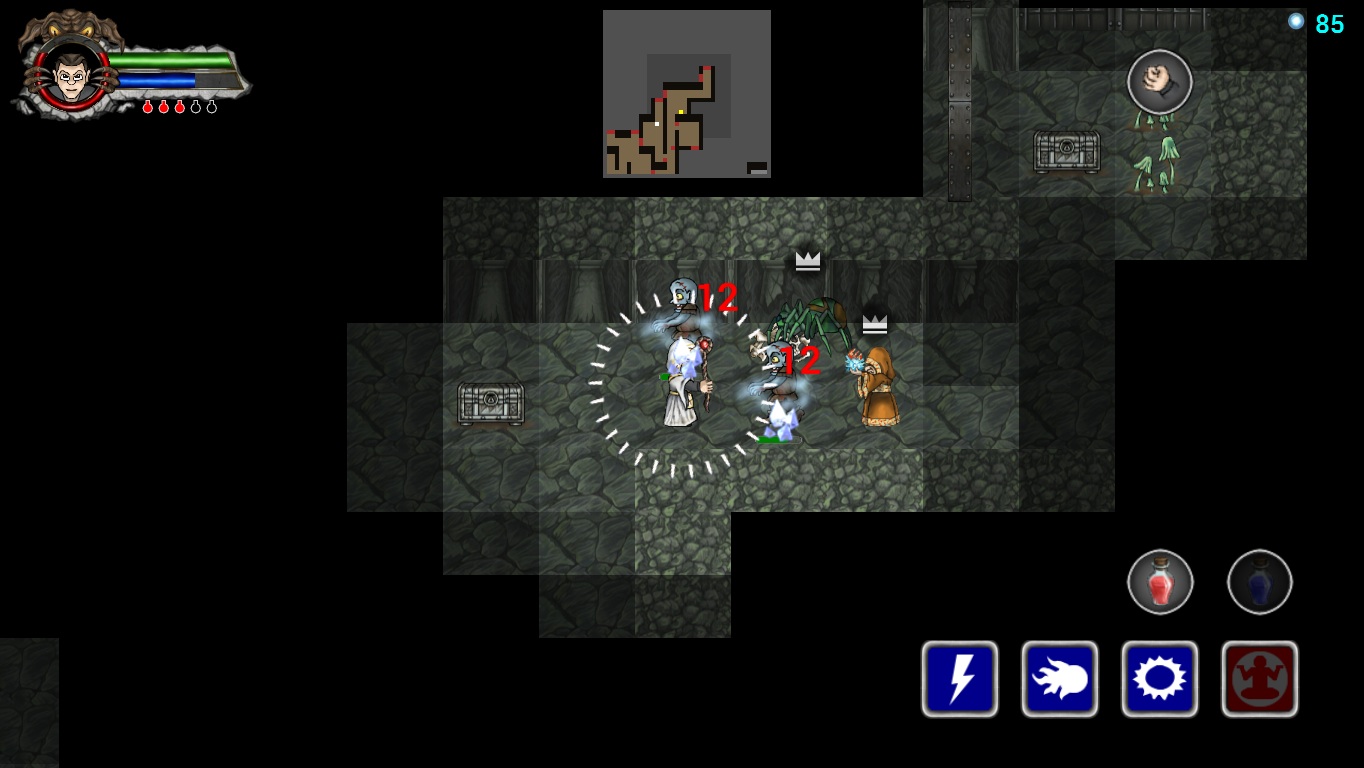Viewport: 1364px width, 768px height.
Task: Use the red meditation ability
Action: tap(1259, 678)
